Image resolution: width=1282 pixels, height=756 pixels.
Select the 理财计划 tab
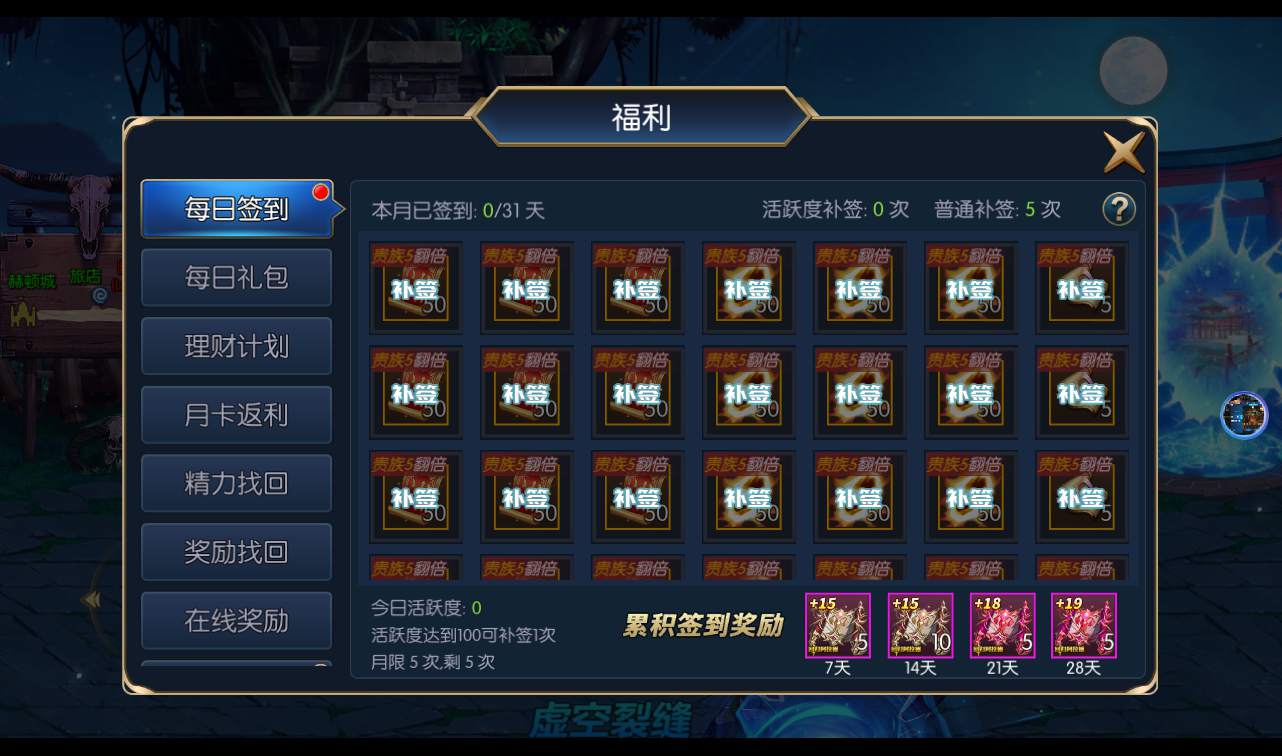(x=237, y=346)
